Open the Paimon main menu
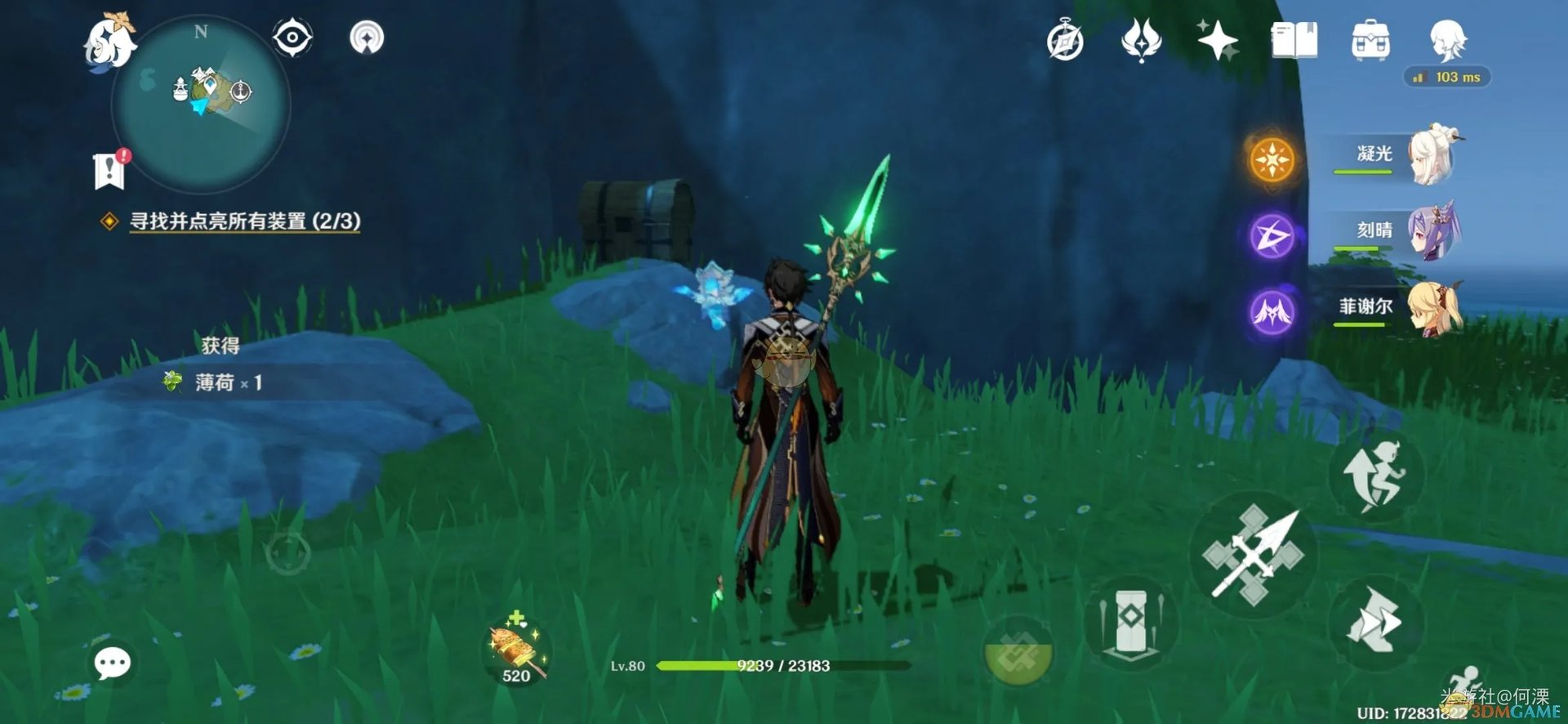This screenshot has height=724, width=1568. [110, 41]
